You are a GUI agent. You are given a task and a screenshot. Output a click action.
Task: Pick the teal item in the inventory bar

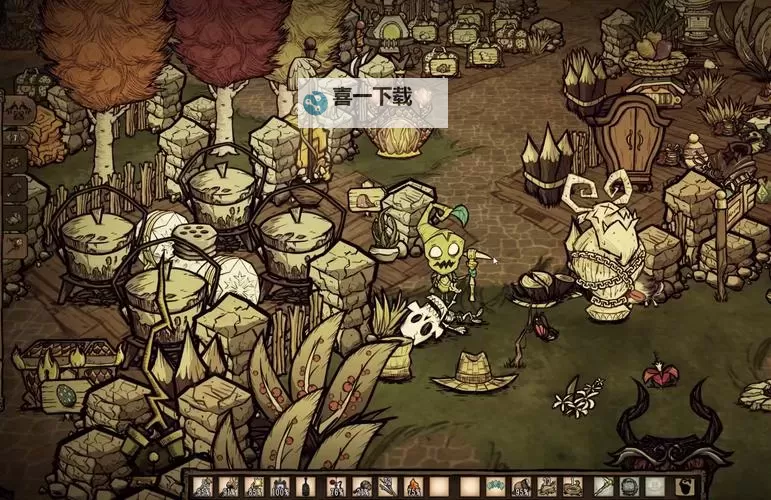coord(496,487)
